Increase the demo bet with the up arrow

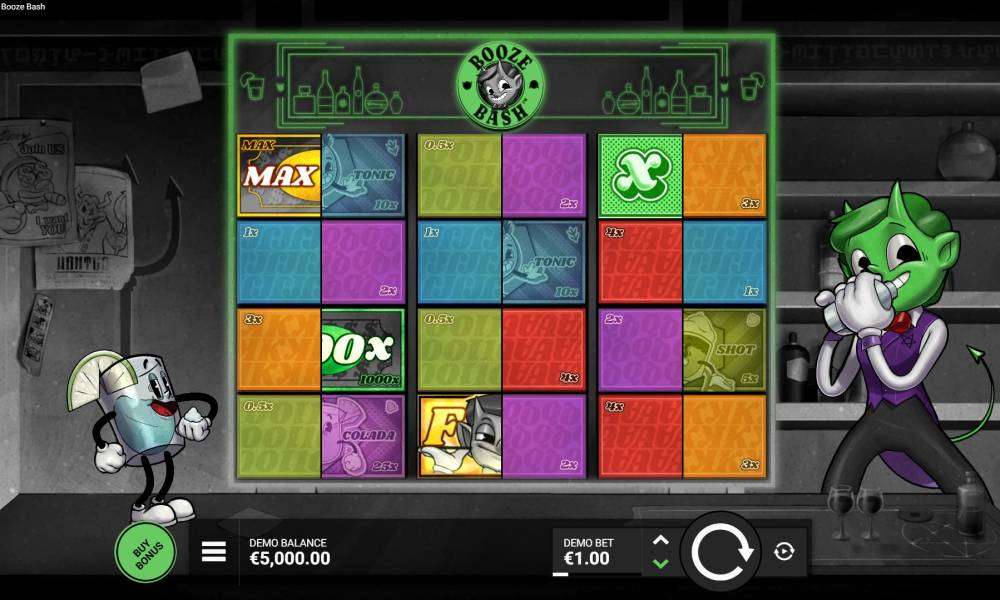point(660,540)
